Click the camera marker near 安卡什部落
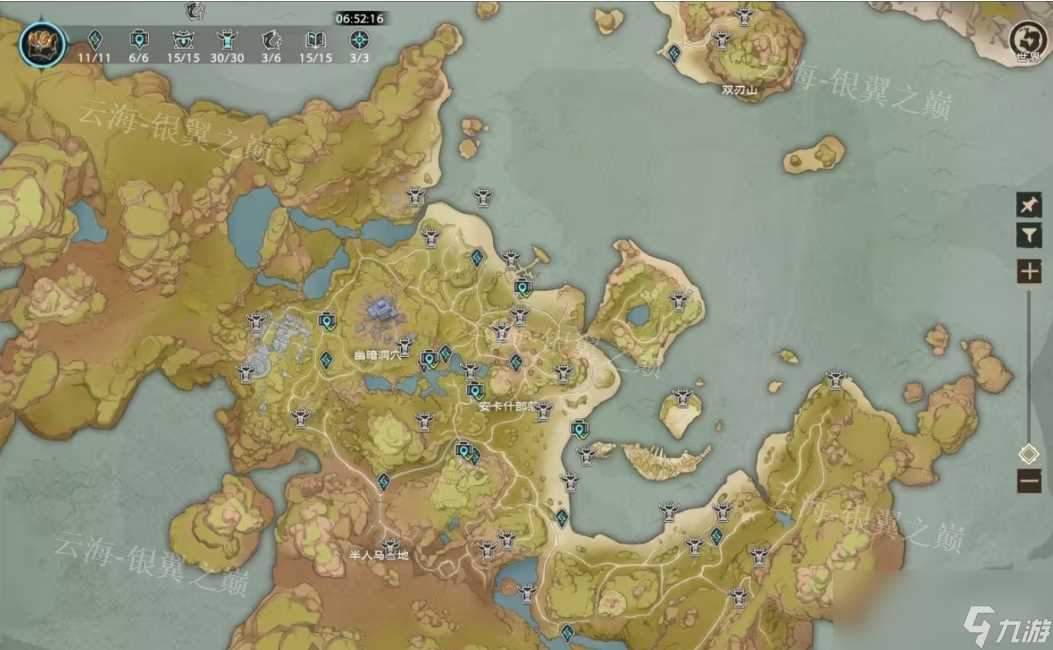This screenshot has height=650, width=1053. pyautogui.click(x=476, y=391)
